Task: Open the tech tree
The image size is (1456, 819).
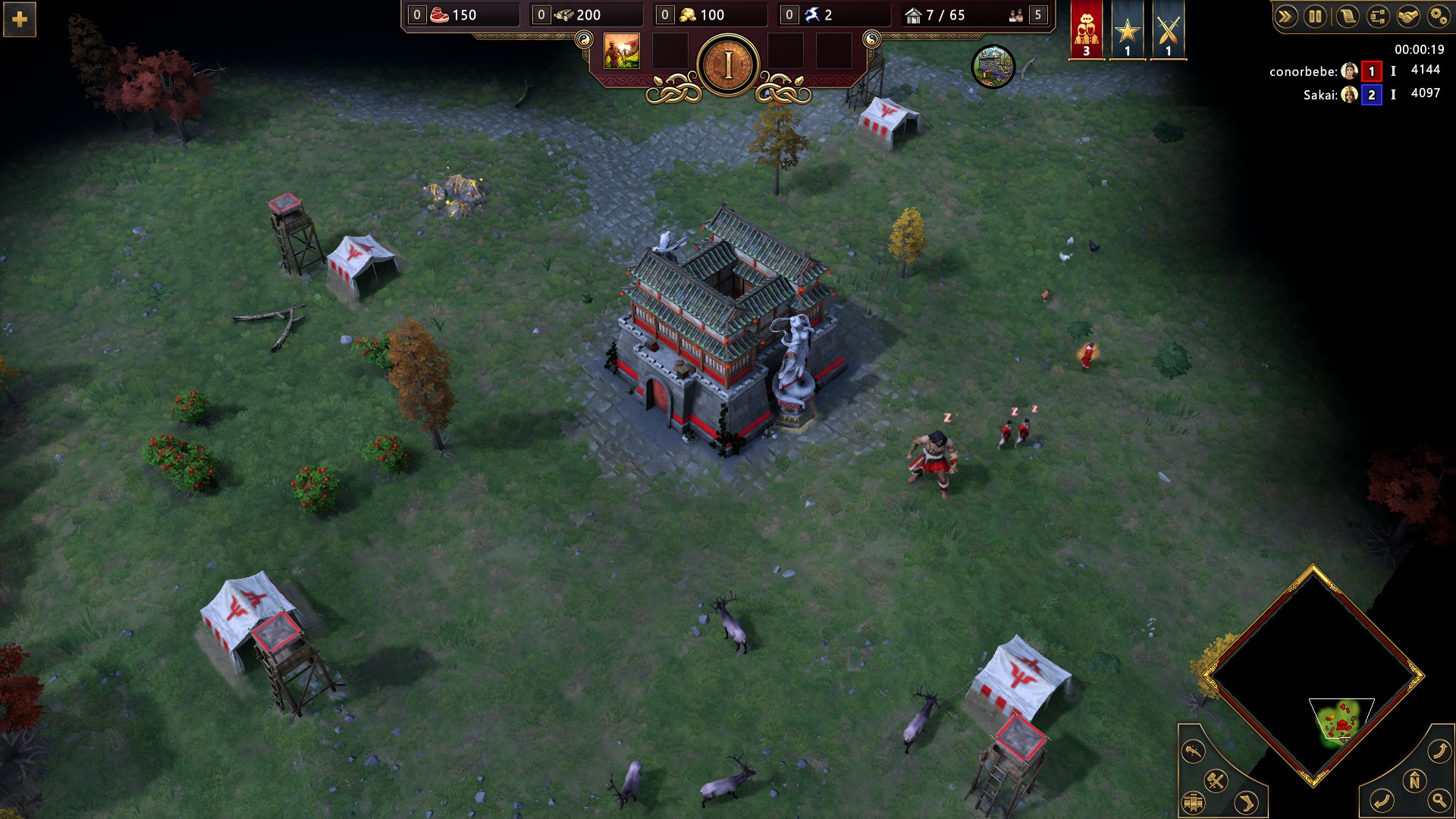Action: [x=1378, y=16]
